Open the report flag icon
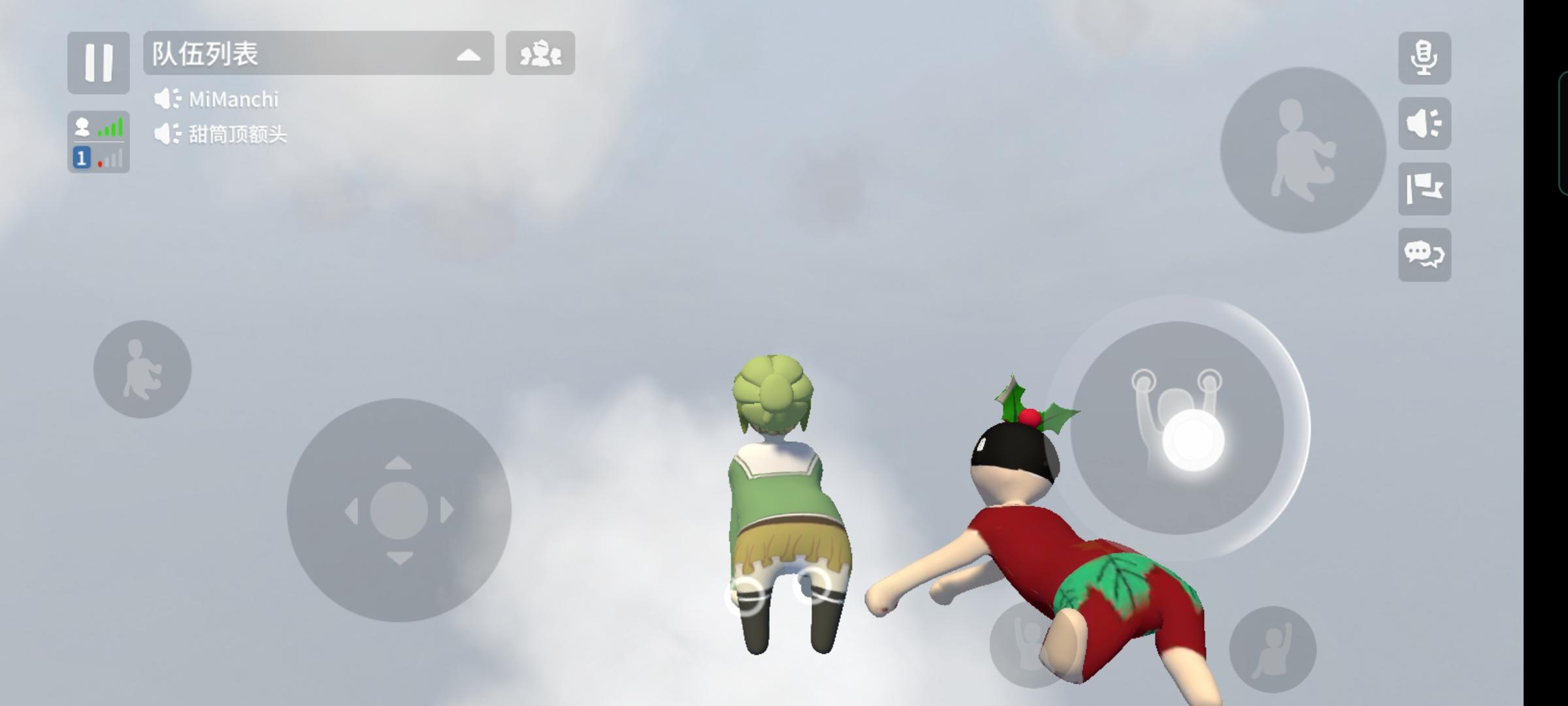The width and height of the screenshot is (1568, 706). click(x=1426, y=190)
